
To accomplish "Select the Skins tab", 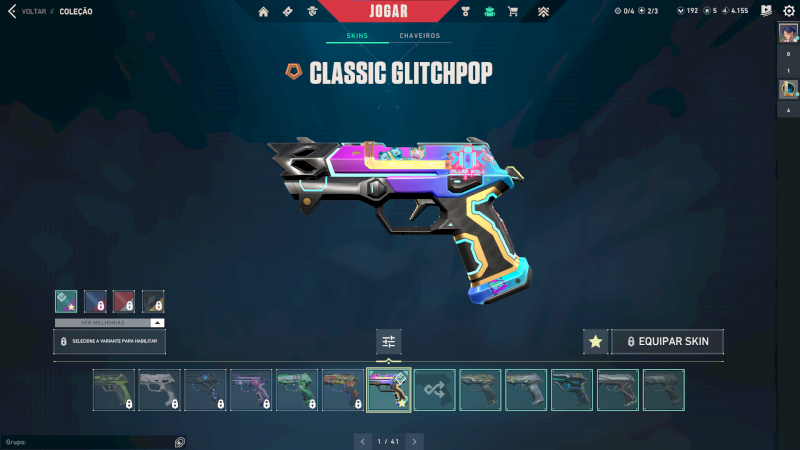I will click(357, 36).
